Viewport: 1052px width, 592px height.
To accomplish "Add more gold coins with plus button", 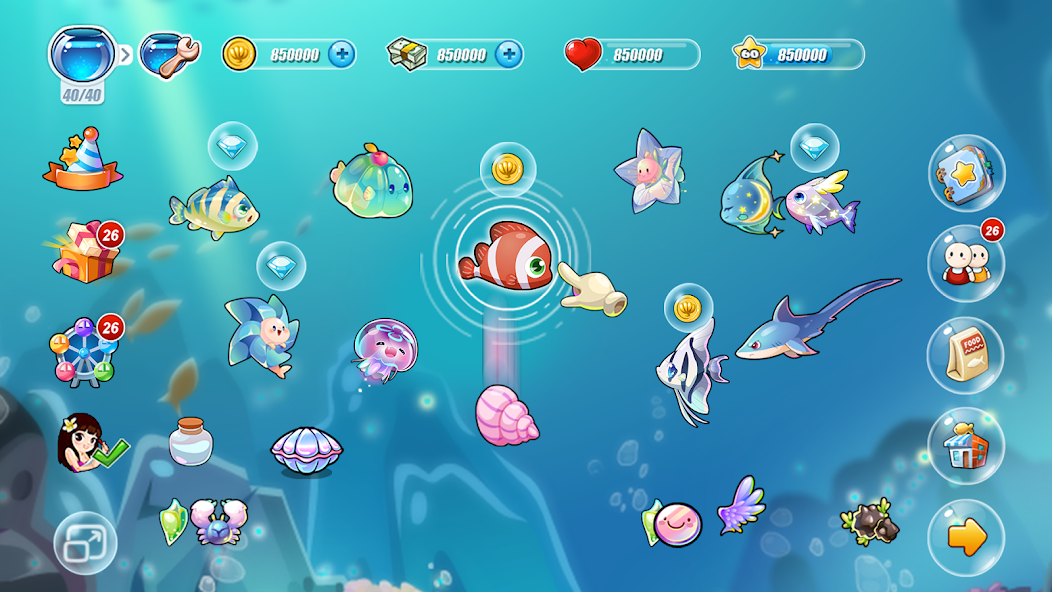I will 342,54.
